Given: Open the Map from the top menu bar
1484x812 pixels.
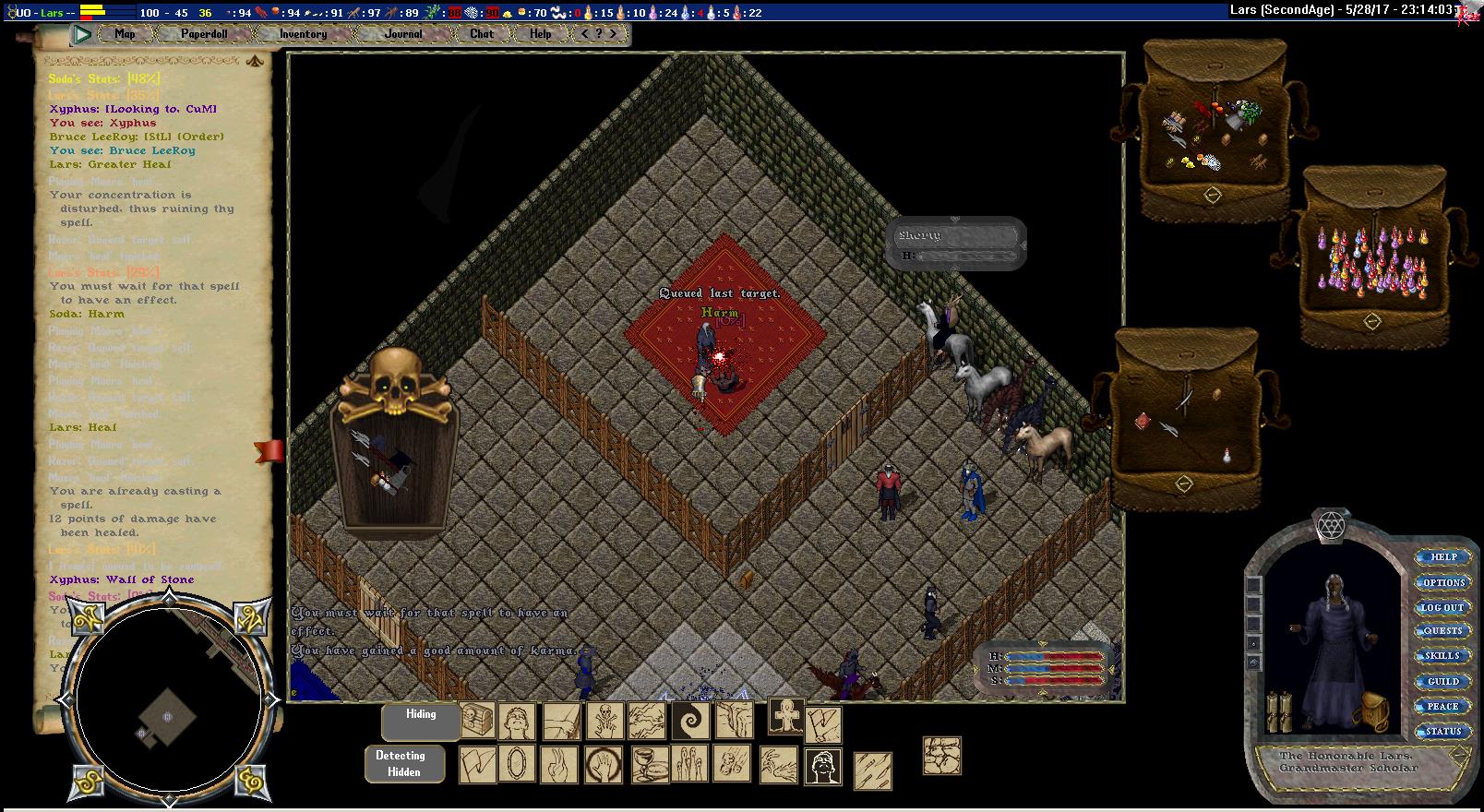Looking at the screenshot, I should point(125,34).
